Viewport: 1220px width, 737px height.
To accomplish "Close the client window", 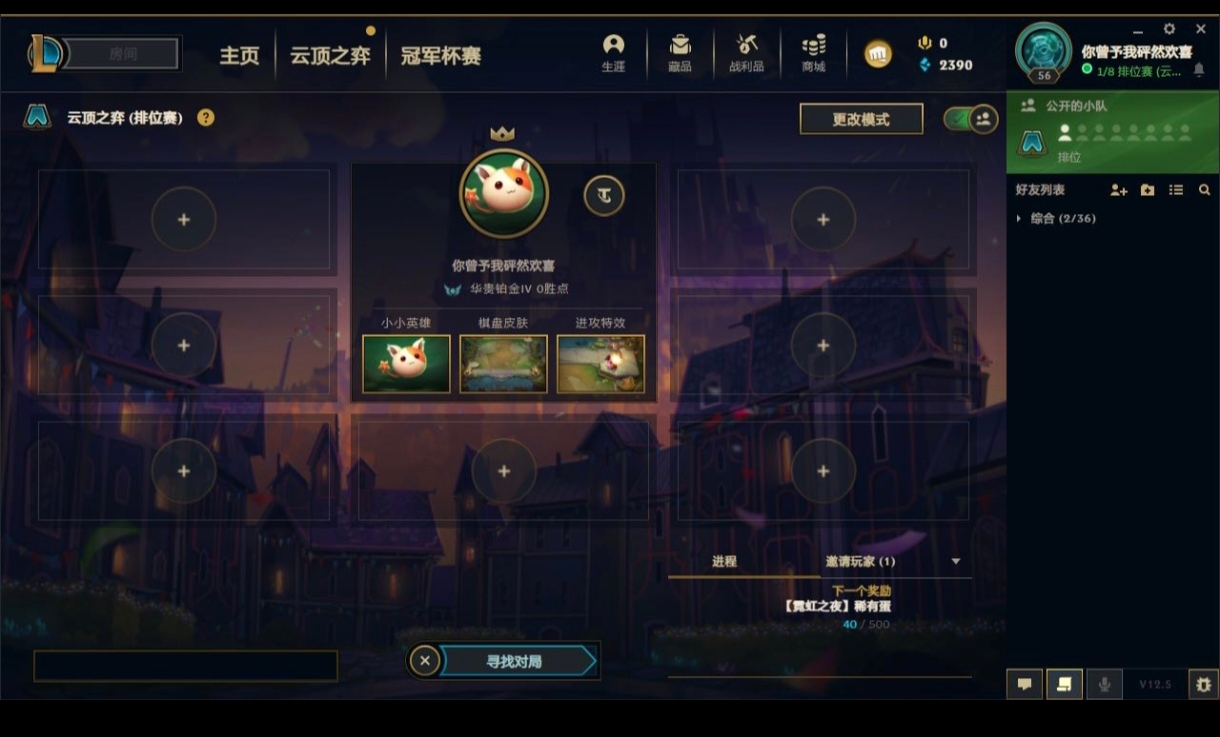I will [x=1201, y=29].
